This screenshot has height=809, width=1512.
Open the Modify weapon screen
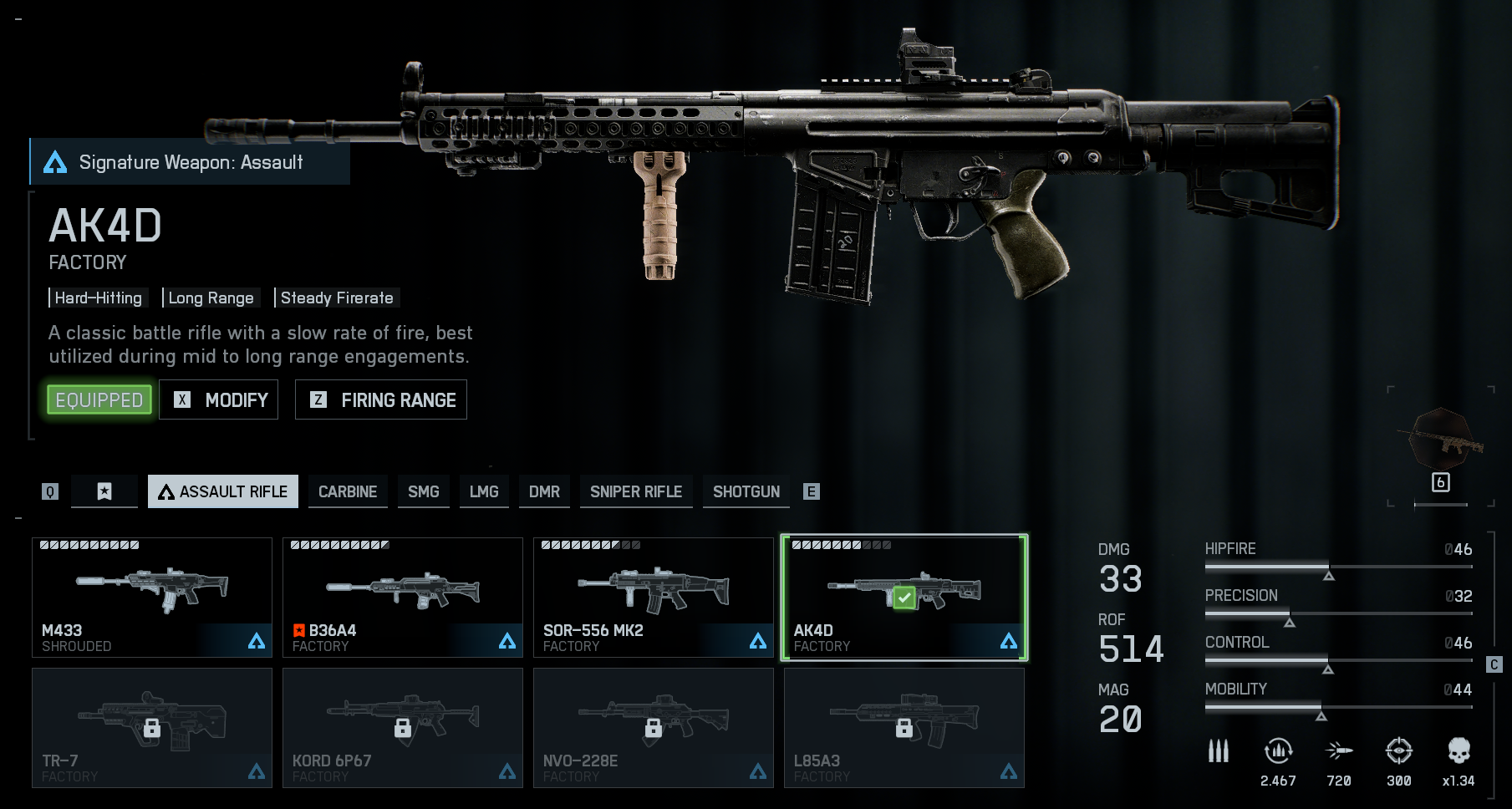219,400
